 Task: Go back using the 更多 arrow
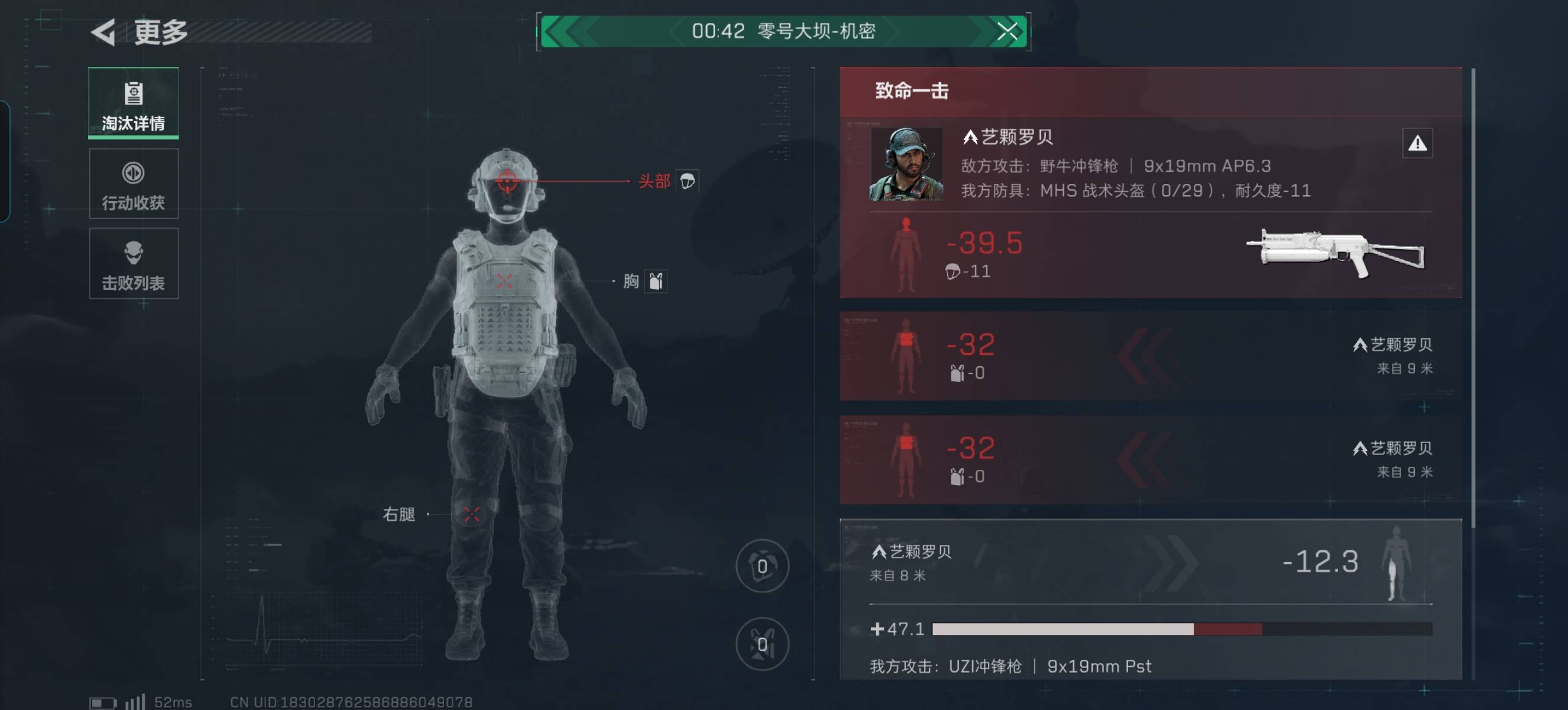pyautogui.click(x=104, y=33)
